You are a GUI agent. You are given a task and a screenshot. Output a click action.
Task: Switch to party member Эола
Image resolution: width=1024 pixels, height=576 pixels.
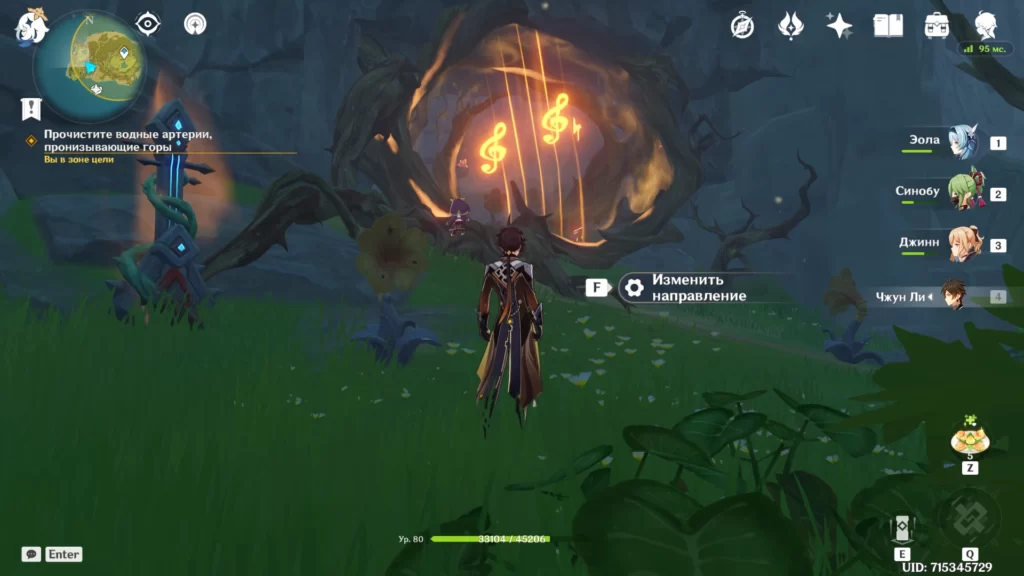pyautogui.click(x=962, y=143)
